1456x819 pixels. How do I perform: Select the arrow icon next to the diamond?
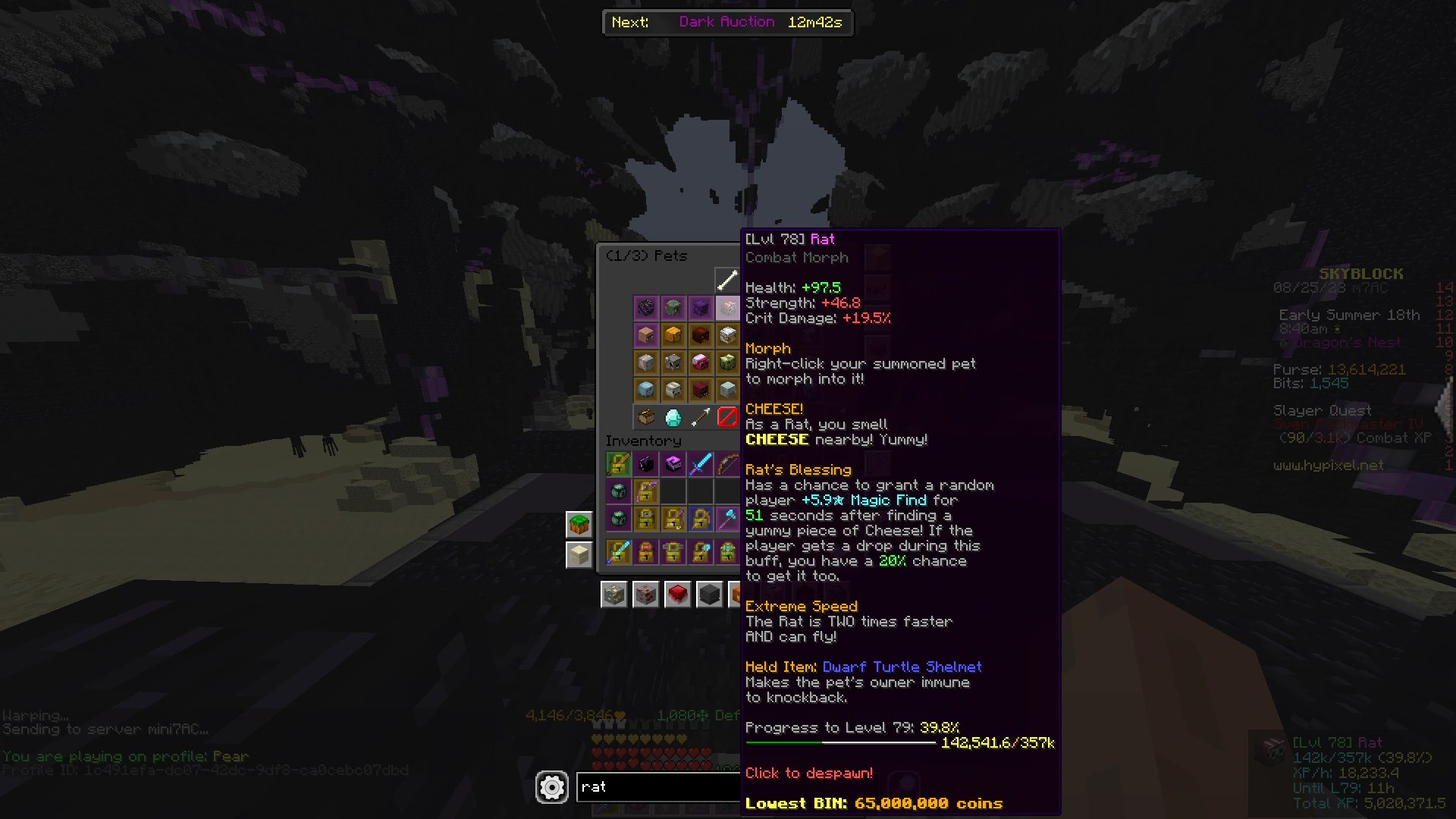pyautogui.click(x=701, y=417)
